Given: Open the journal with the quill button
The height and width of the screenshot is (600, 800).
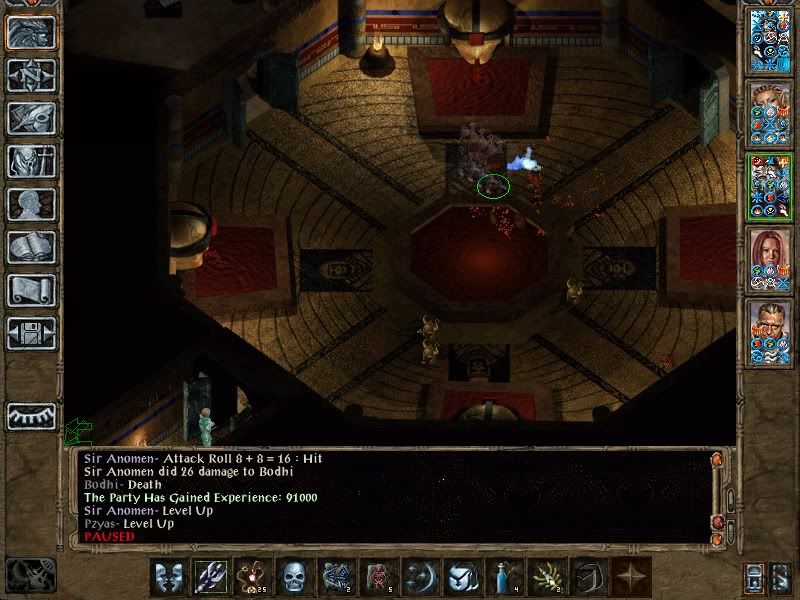Looking at the screenshot, I should coord(32,118).
